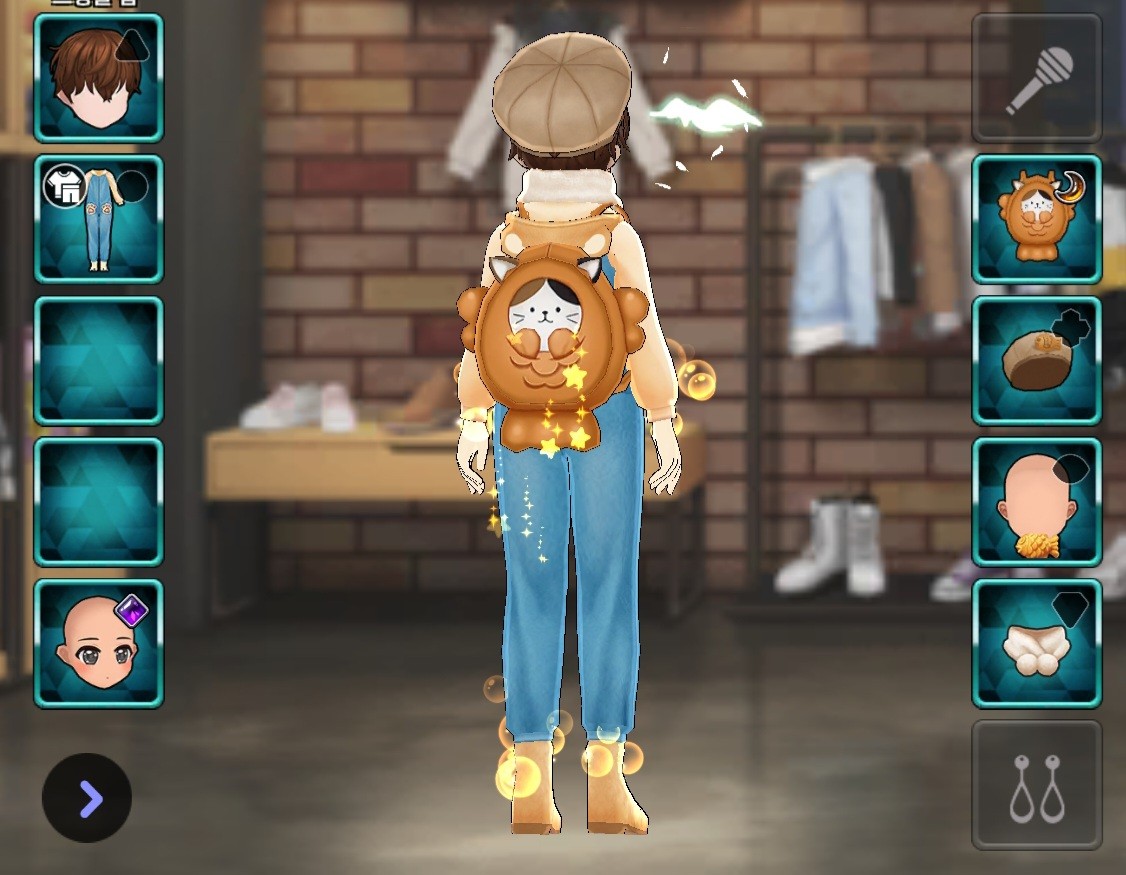This screenshot has width=1126, height=875.
Task: Select the brown hair equipment slot
Action: pos(98,77)
